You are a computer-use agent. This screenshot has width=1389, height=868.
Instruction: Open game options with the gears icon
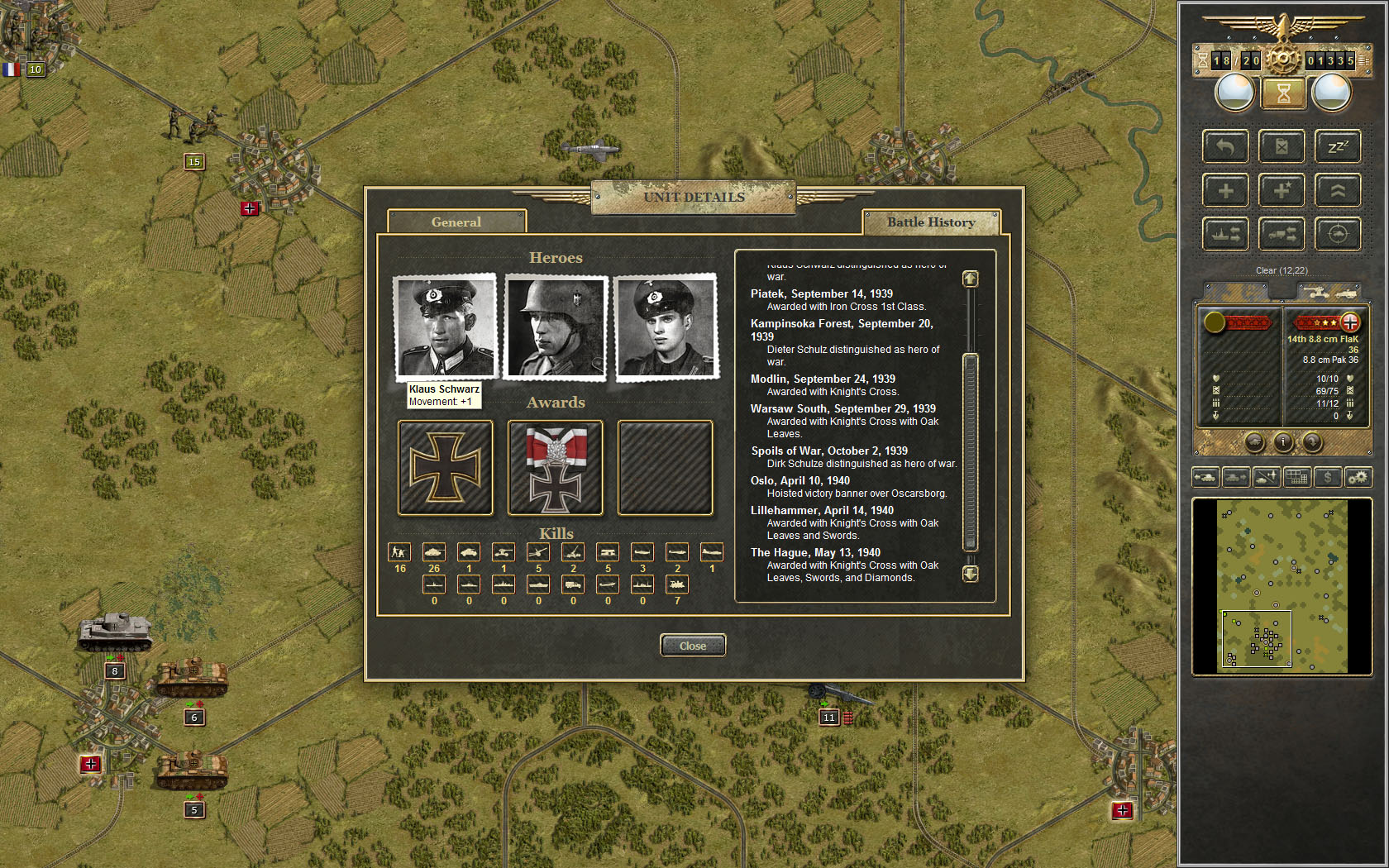point(1358,477)
